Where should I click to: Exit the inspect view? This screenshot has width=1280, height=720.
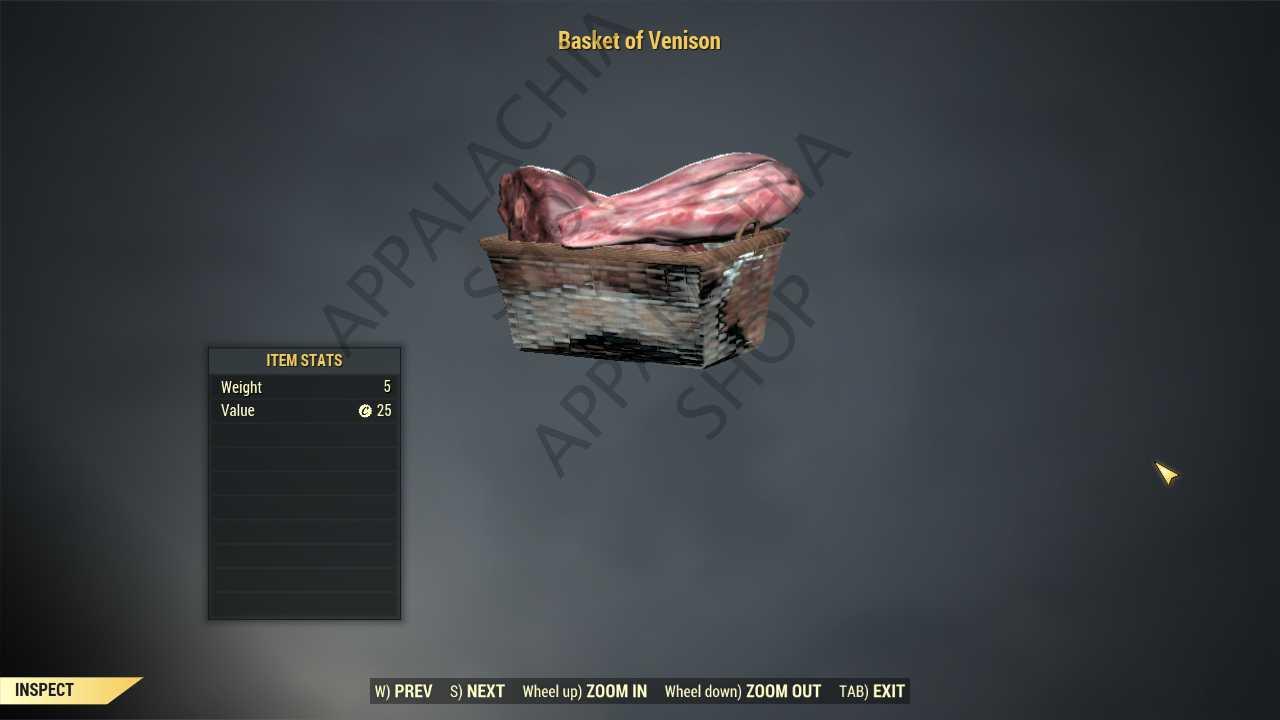(872, 691)
